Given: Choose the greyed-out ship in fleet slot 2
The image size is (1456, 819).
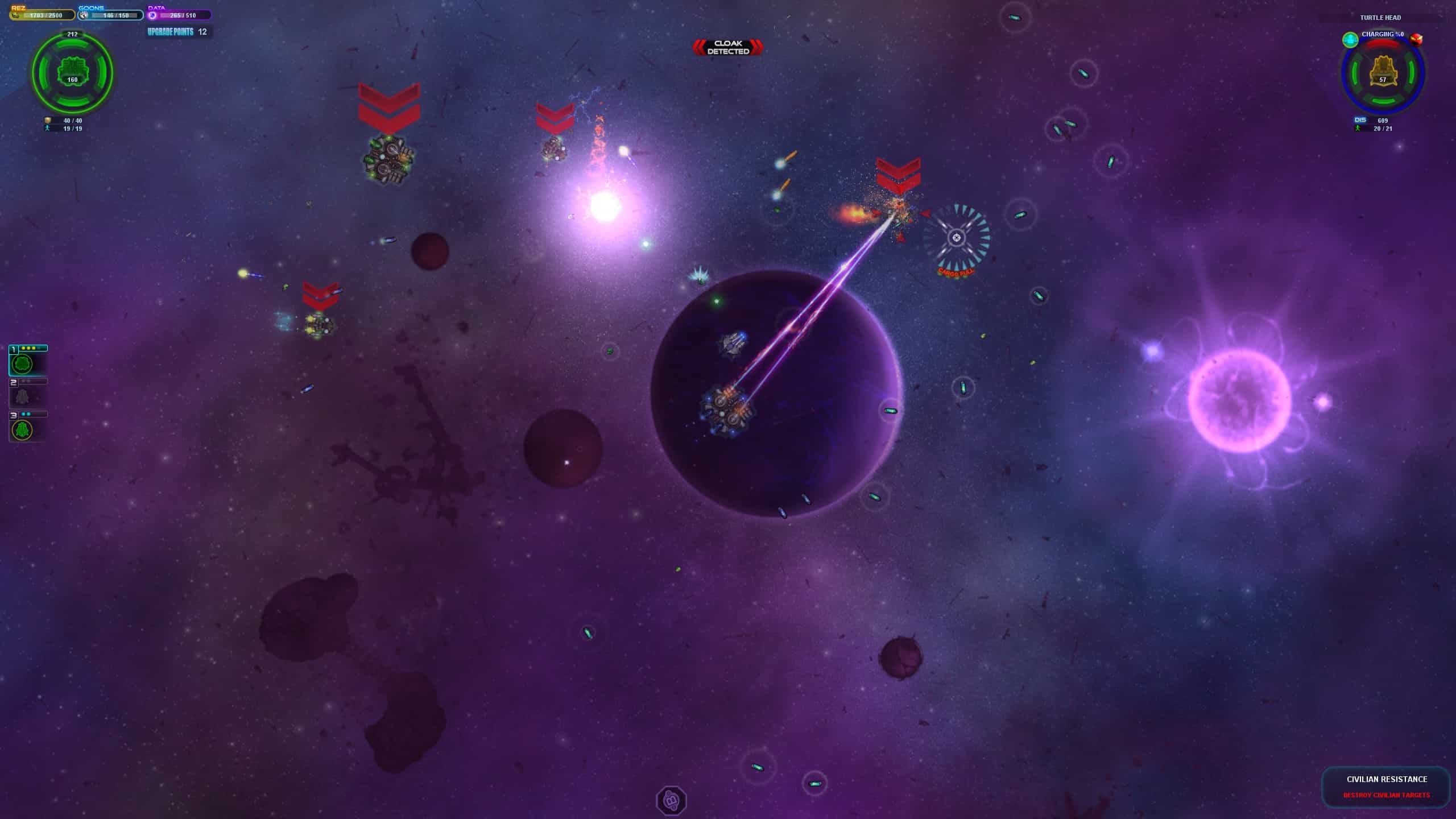Looking at the screenshot, I should 23,396.
